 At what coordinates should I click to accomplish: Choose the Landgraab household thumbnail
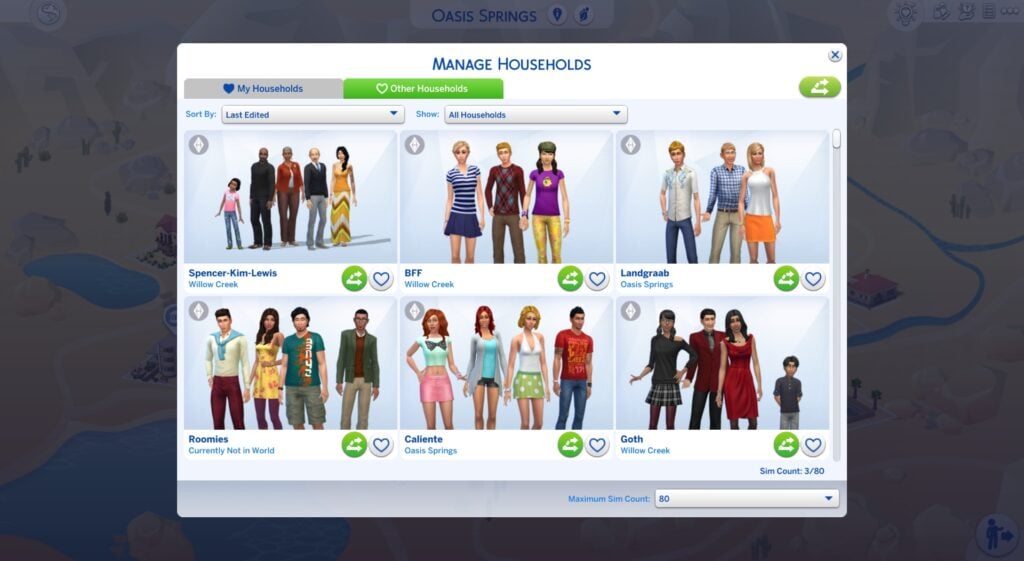[x=722, y=198]
